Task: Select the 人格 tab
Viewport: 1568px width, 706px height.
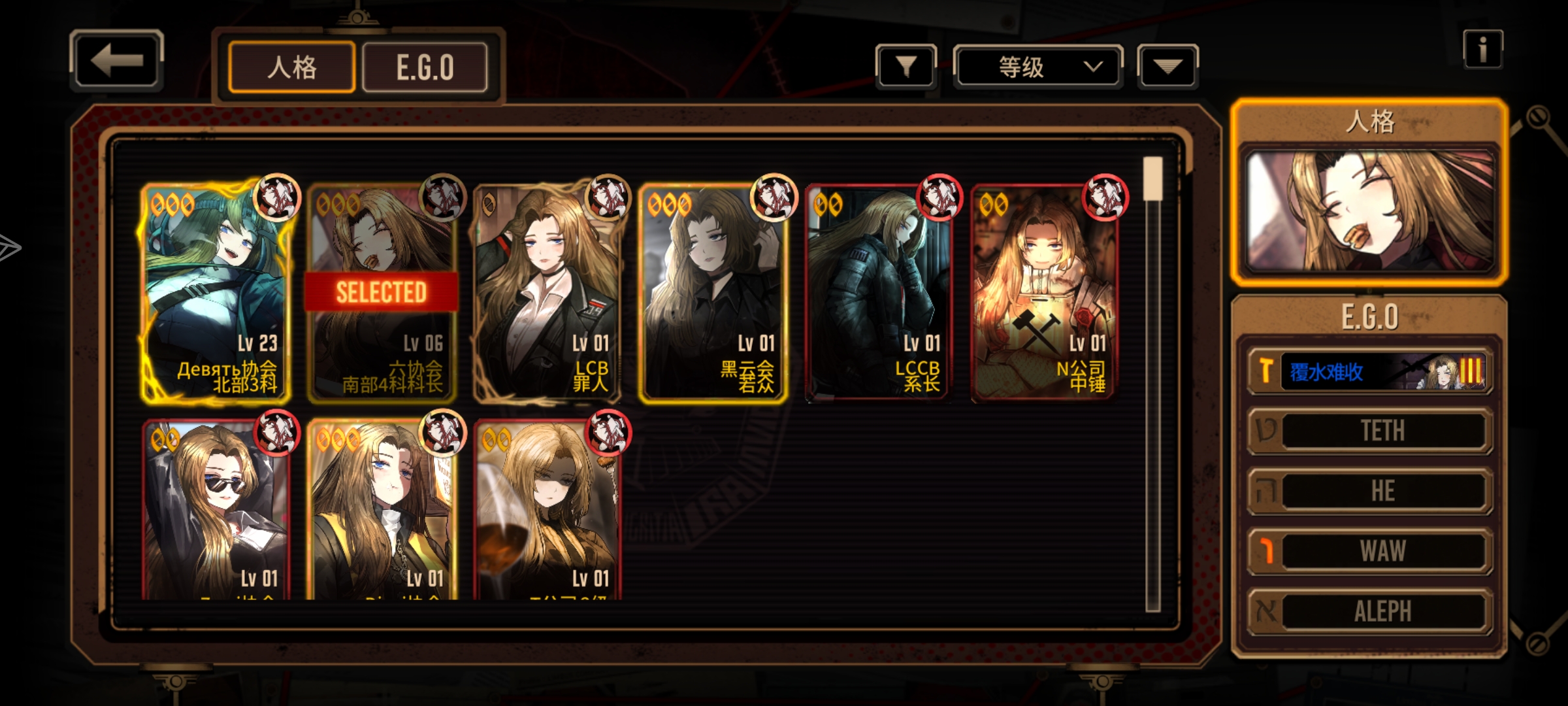Action: pyautogui.click(x=291, y=67)
